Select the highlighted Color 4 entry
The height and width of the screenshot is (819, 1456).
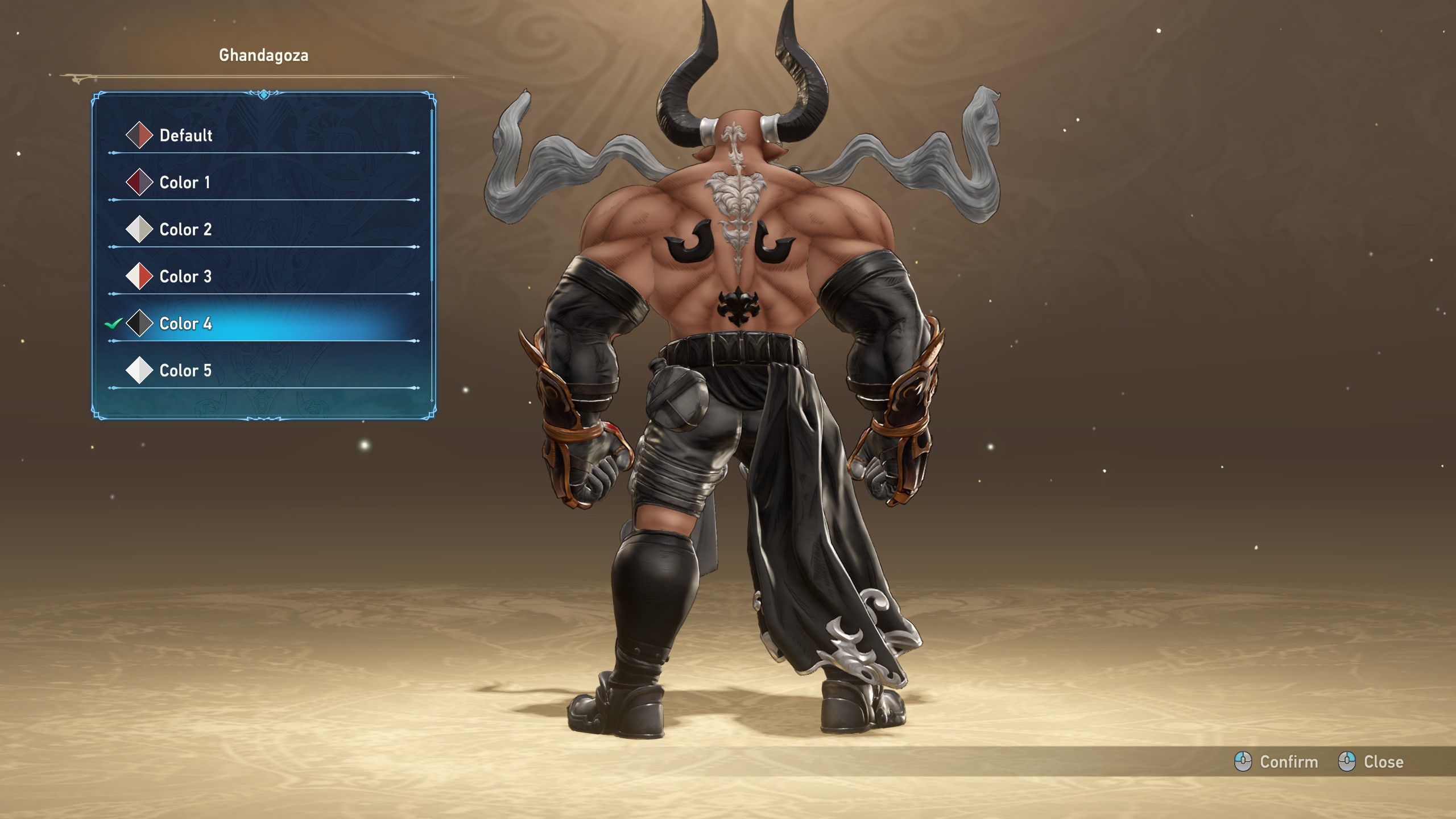pyautogui.click(x=185, y=324)
